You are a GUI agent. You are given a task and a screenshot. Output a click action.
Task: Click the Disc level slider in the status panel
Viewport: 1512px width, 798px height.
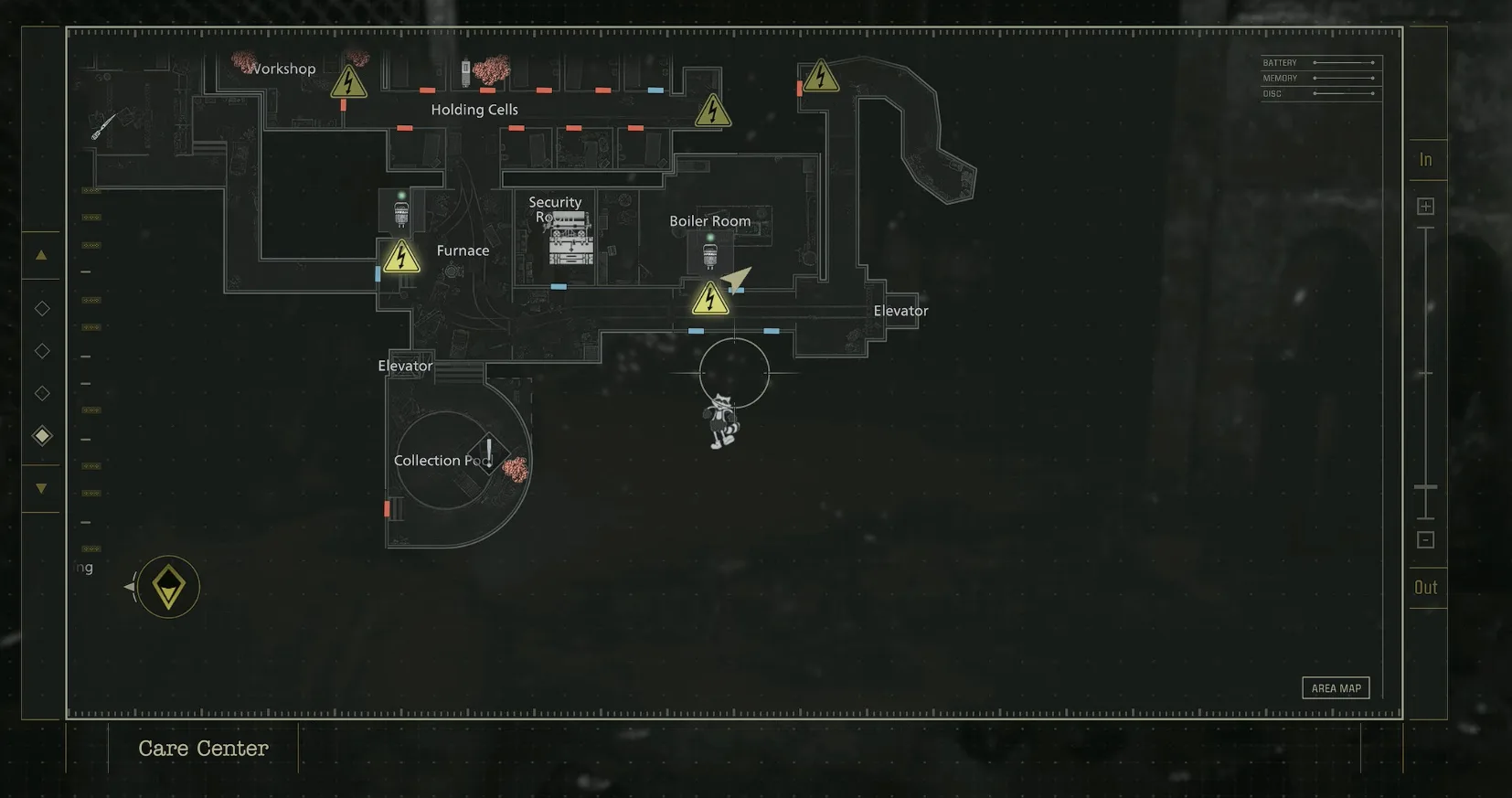pyautogui.click(x=1344, y=93)
